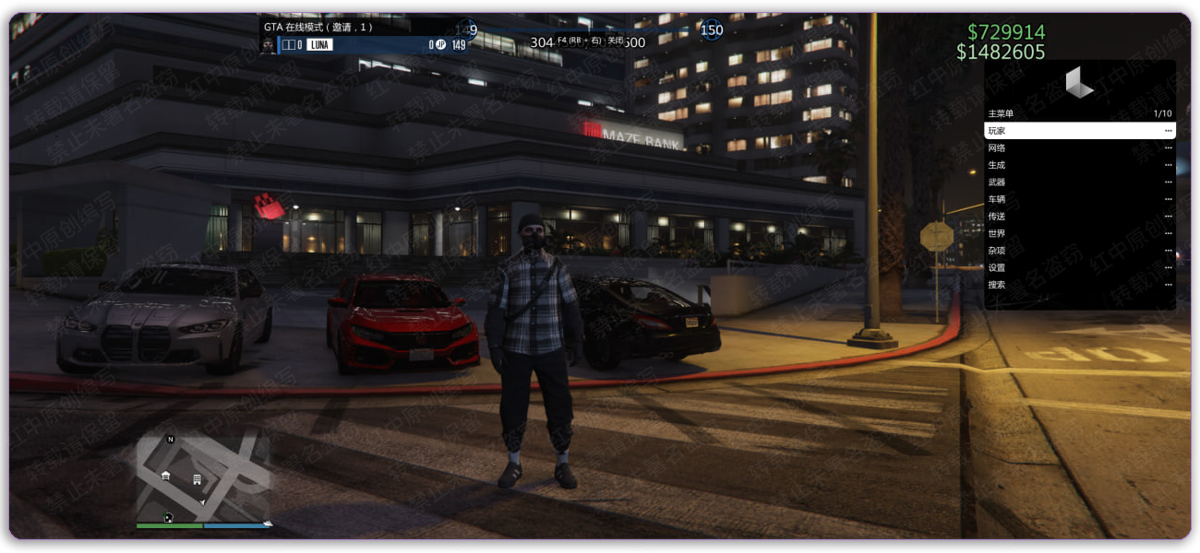Image resolution: width=1200 pixels, height=553 pixels.
Task: Select the 玩家 (Player) menu entry
Action: click(x=1079, y=131)
